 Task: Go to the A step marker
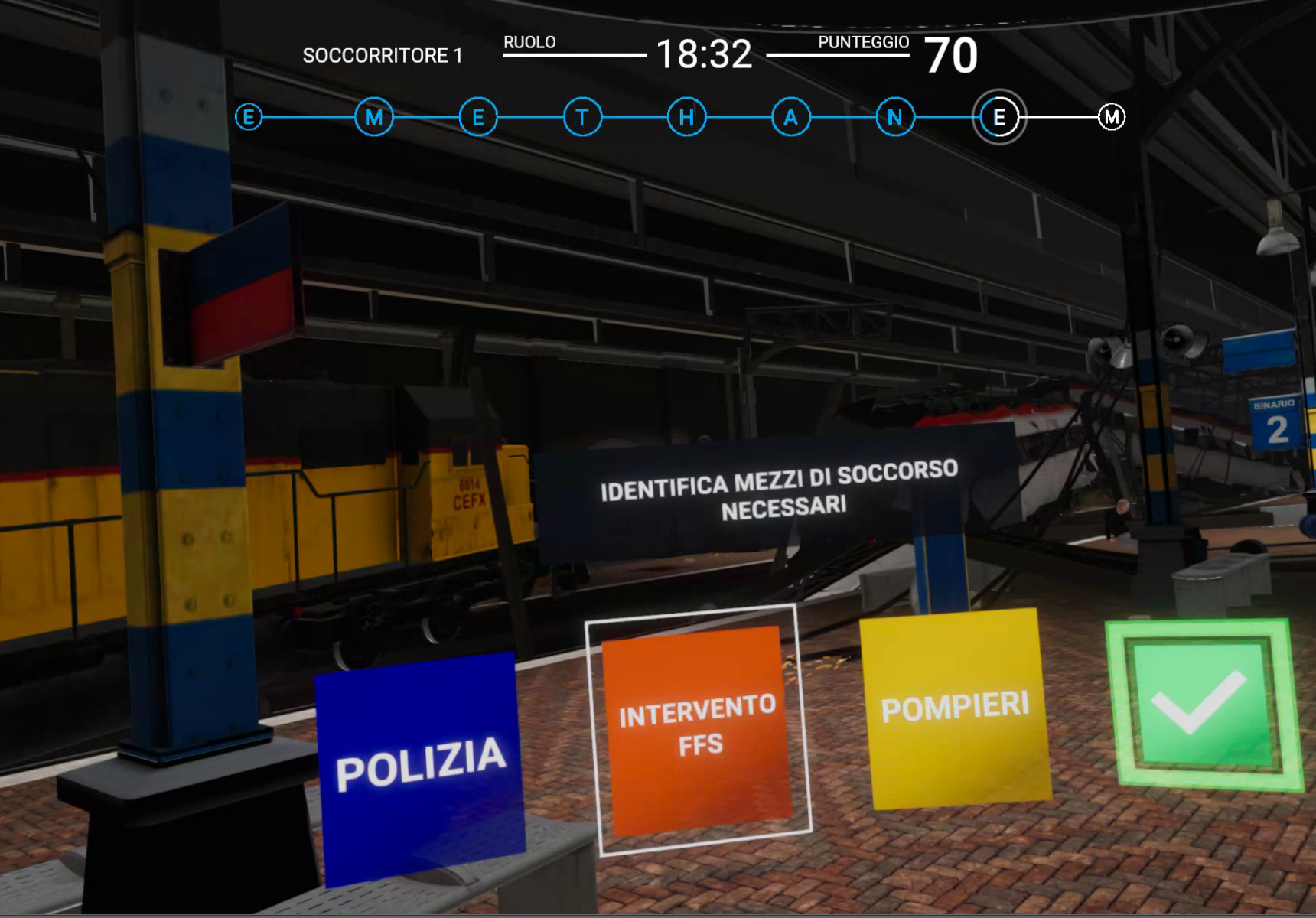790,118
